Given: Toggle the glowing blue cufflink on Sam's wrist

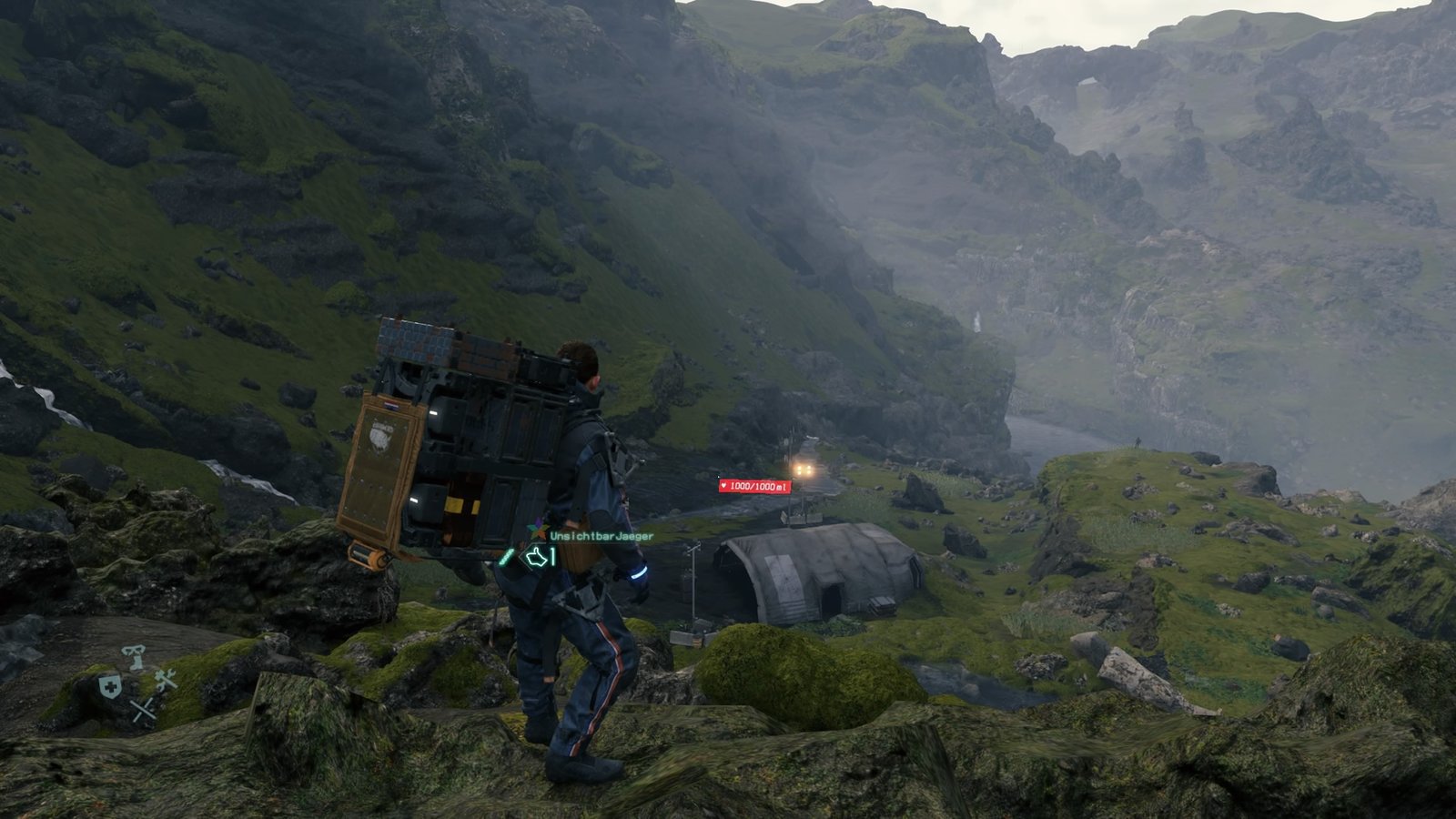Looking at the screenshot, I should coord(638,572).
